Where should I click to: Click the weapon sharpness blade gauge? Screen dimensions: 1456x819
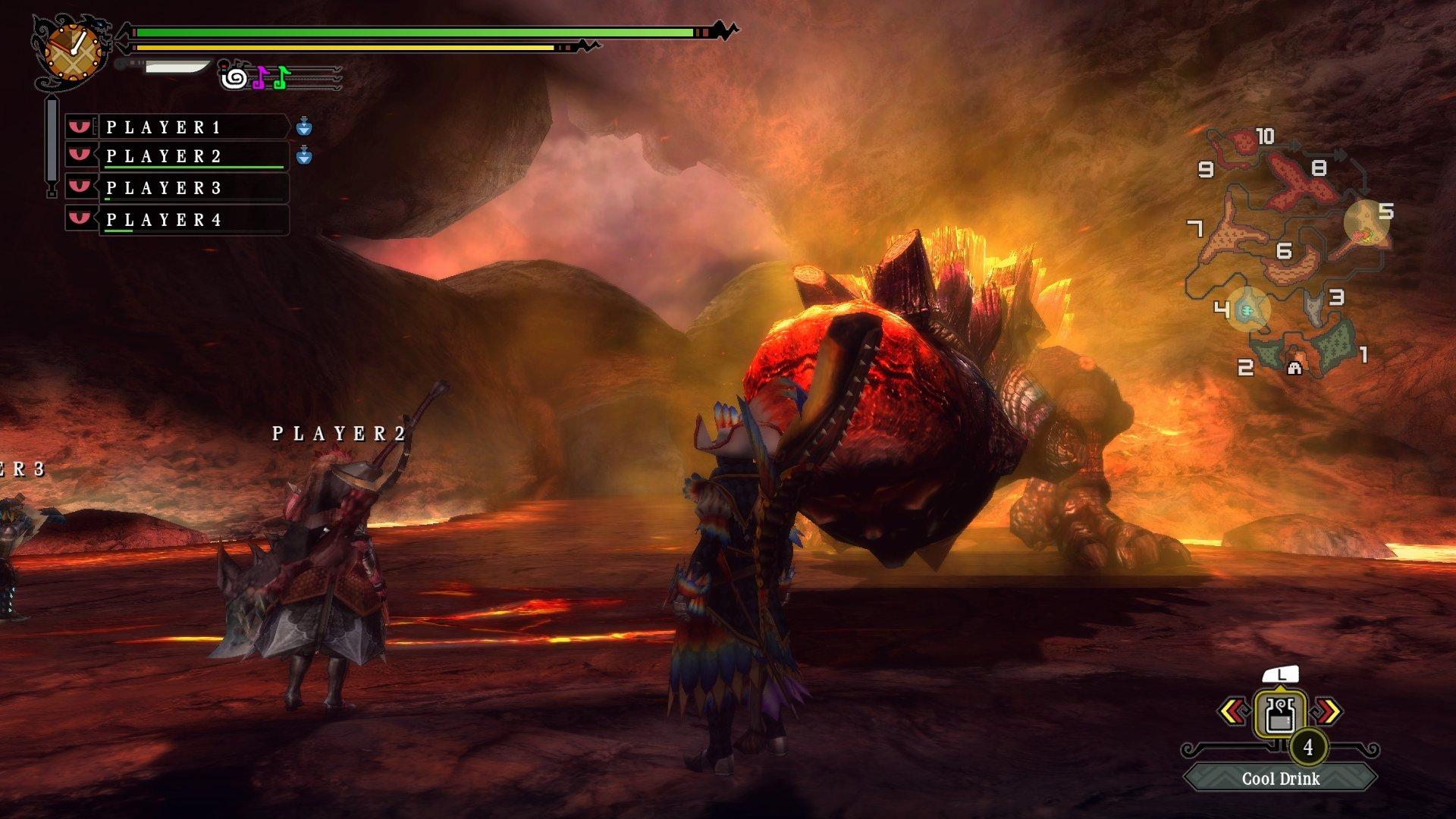[176, 67]
